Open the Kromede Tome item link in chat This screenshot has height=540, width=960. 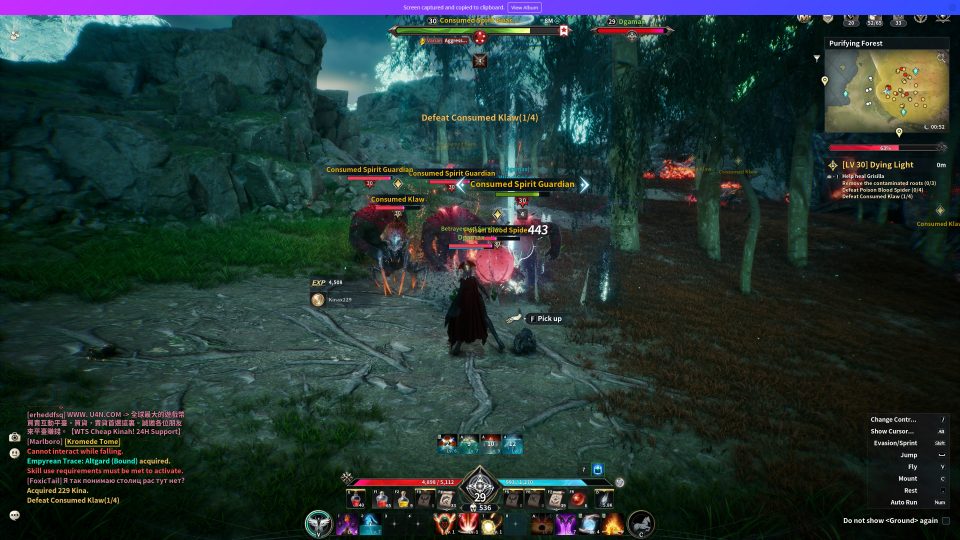pyautogui.click(x=93, y=441)
